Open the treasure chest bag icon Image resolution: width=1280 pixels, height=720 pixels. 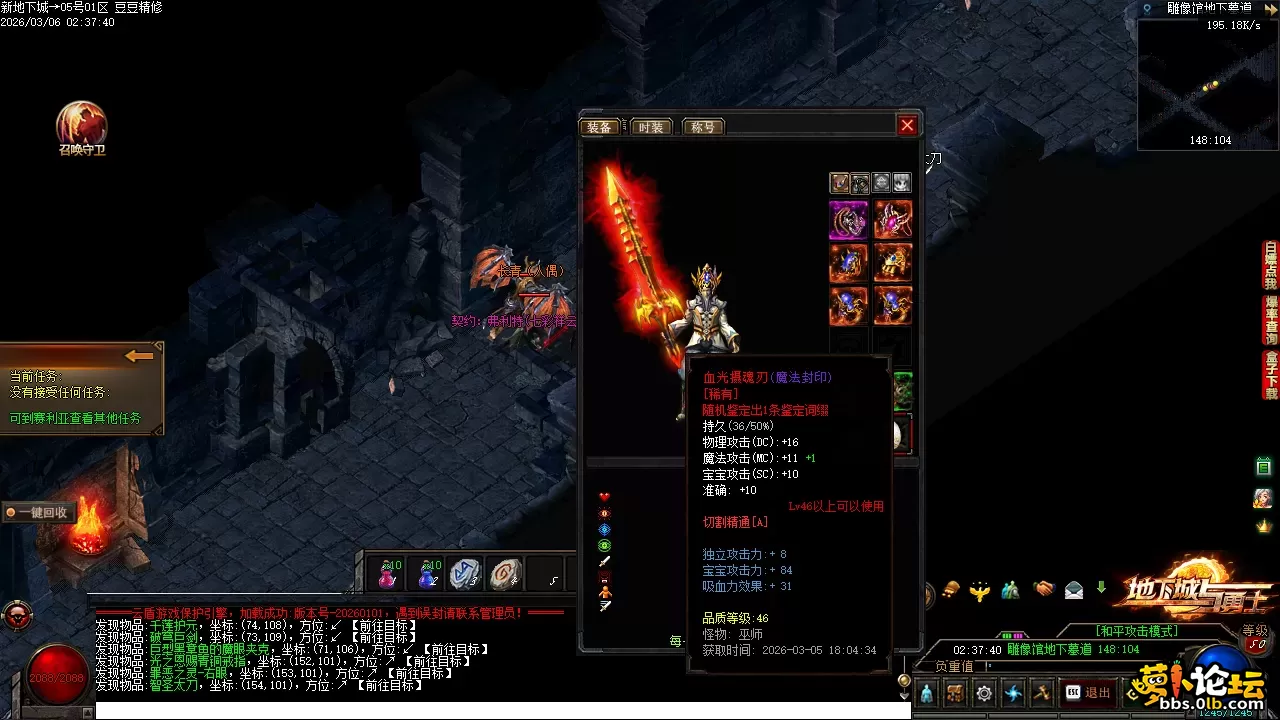(x=956, y=692)
